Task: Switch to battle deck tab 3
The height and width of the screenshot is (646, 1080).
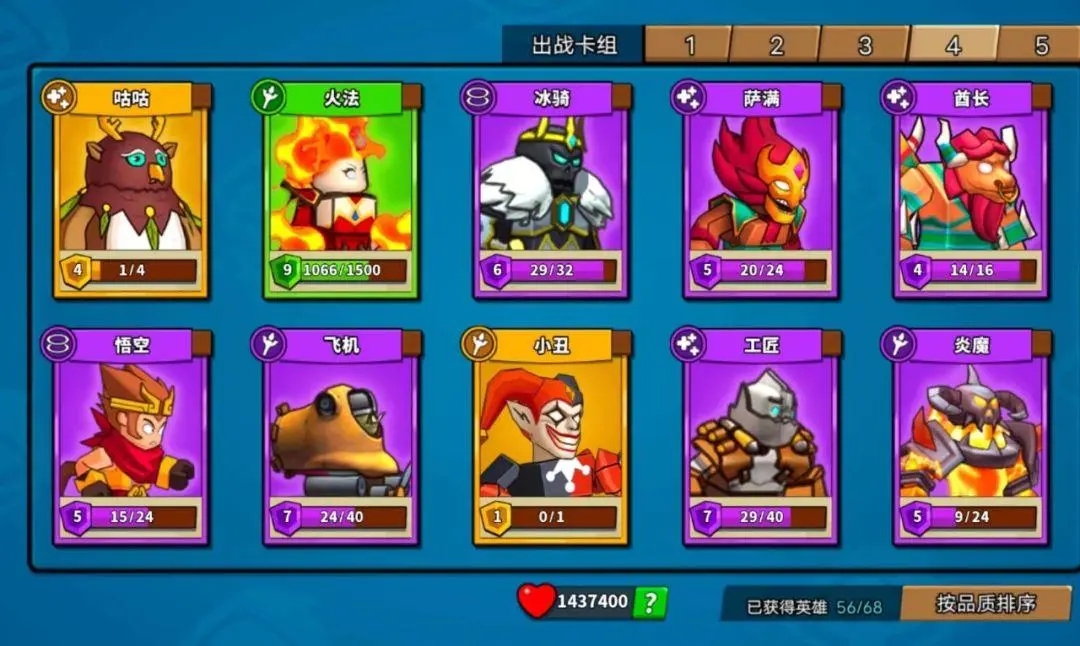Action: (864, 45)
